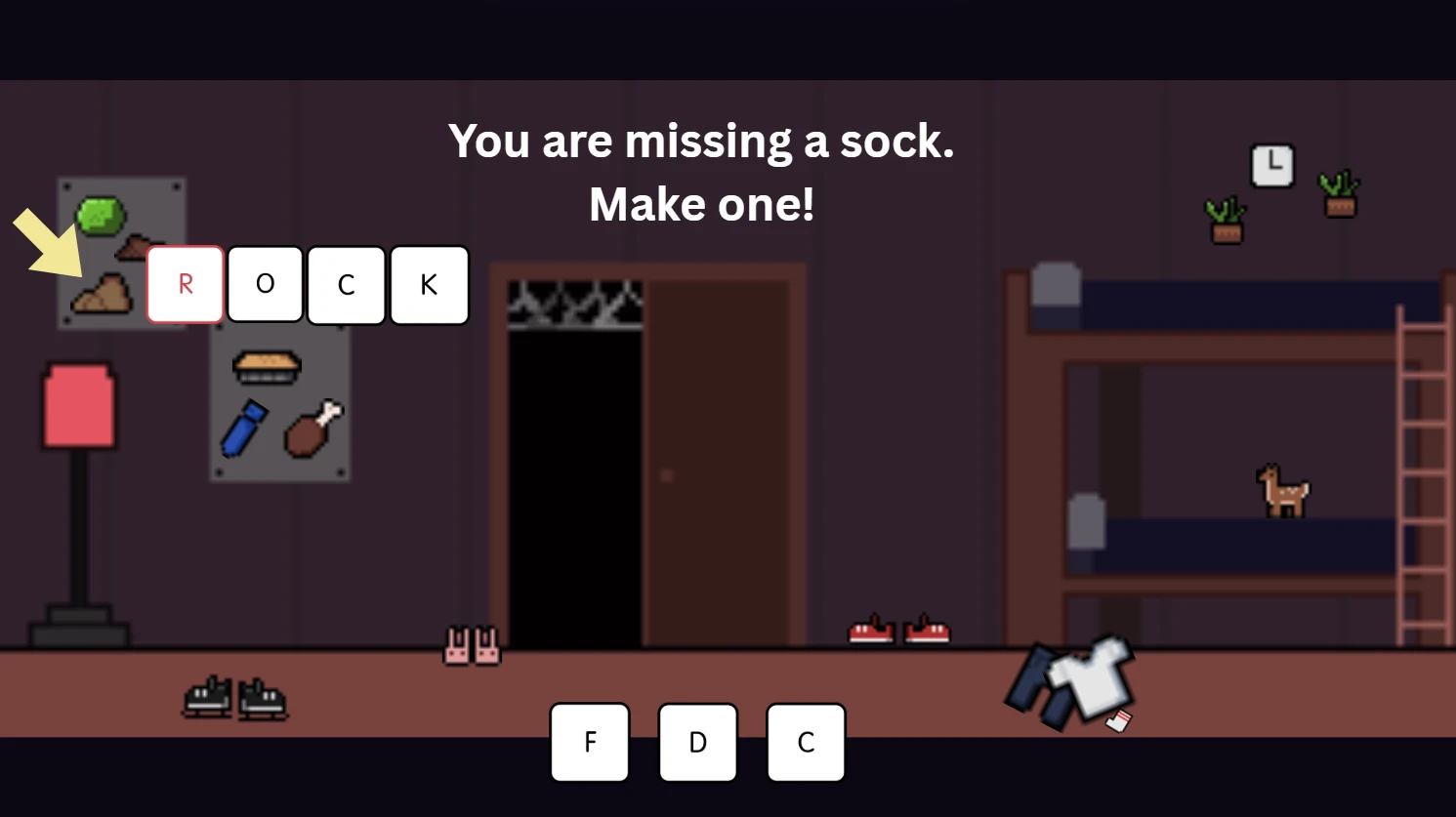Select the rock icon marked by the arrow

pos(102,294)
